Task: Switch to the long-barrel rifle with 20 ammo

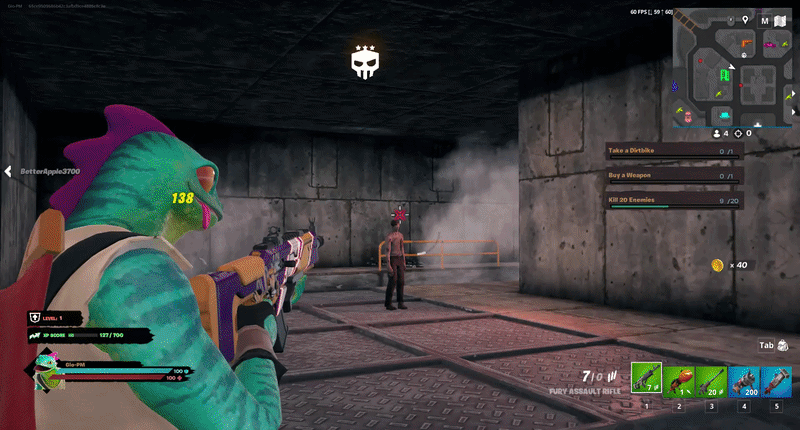Action: tap(712, 381)
